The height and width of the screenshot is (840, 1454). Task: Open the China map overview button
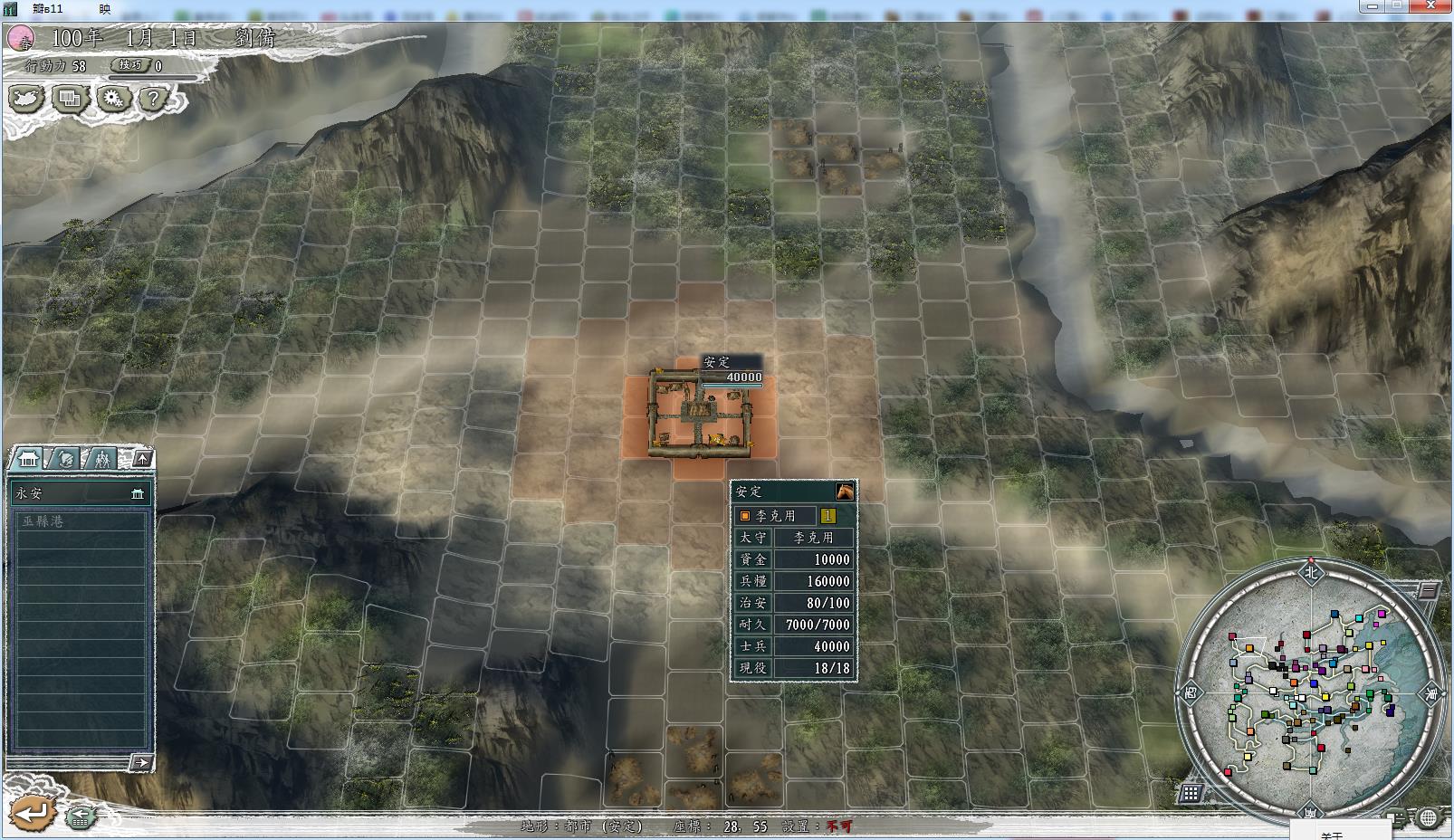tap(24, 99)
